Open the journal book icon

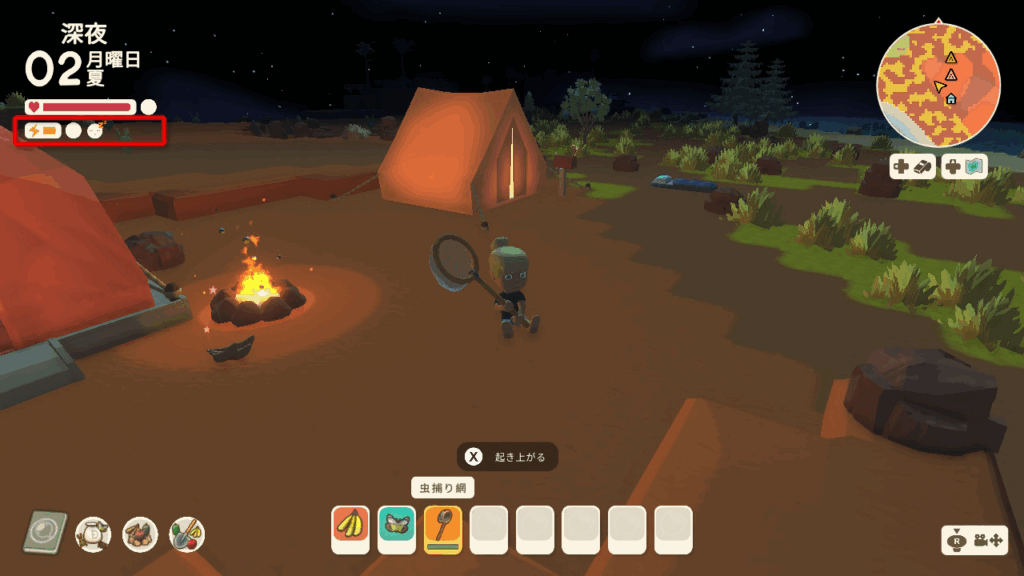point(46,533)
